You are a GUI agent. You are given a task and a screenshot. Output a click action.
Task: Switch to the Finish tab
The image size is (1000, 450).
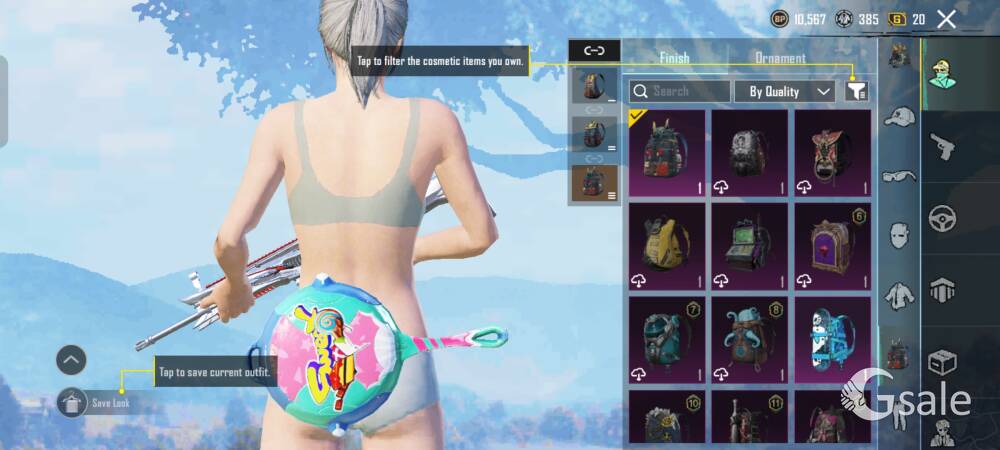[x=674, y=58]
